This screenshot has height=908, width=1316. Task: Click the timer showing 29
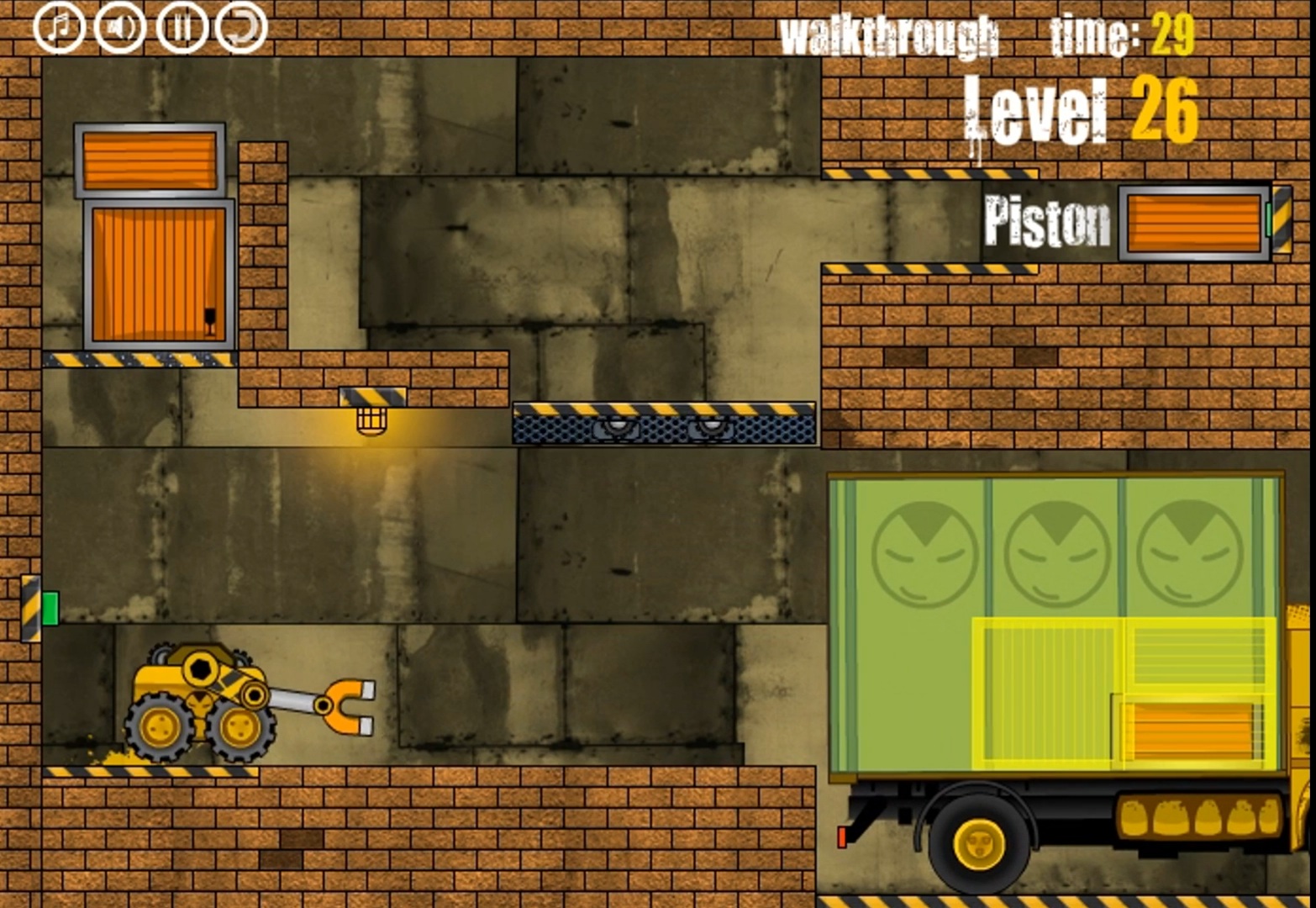pyautogui.click(x=1173, y=34)
